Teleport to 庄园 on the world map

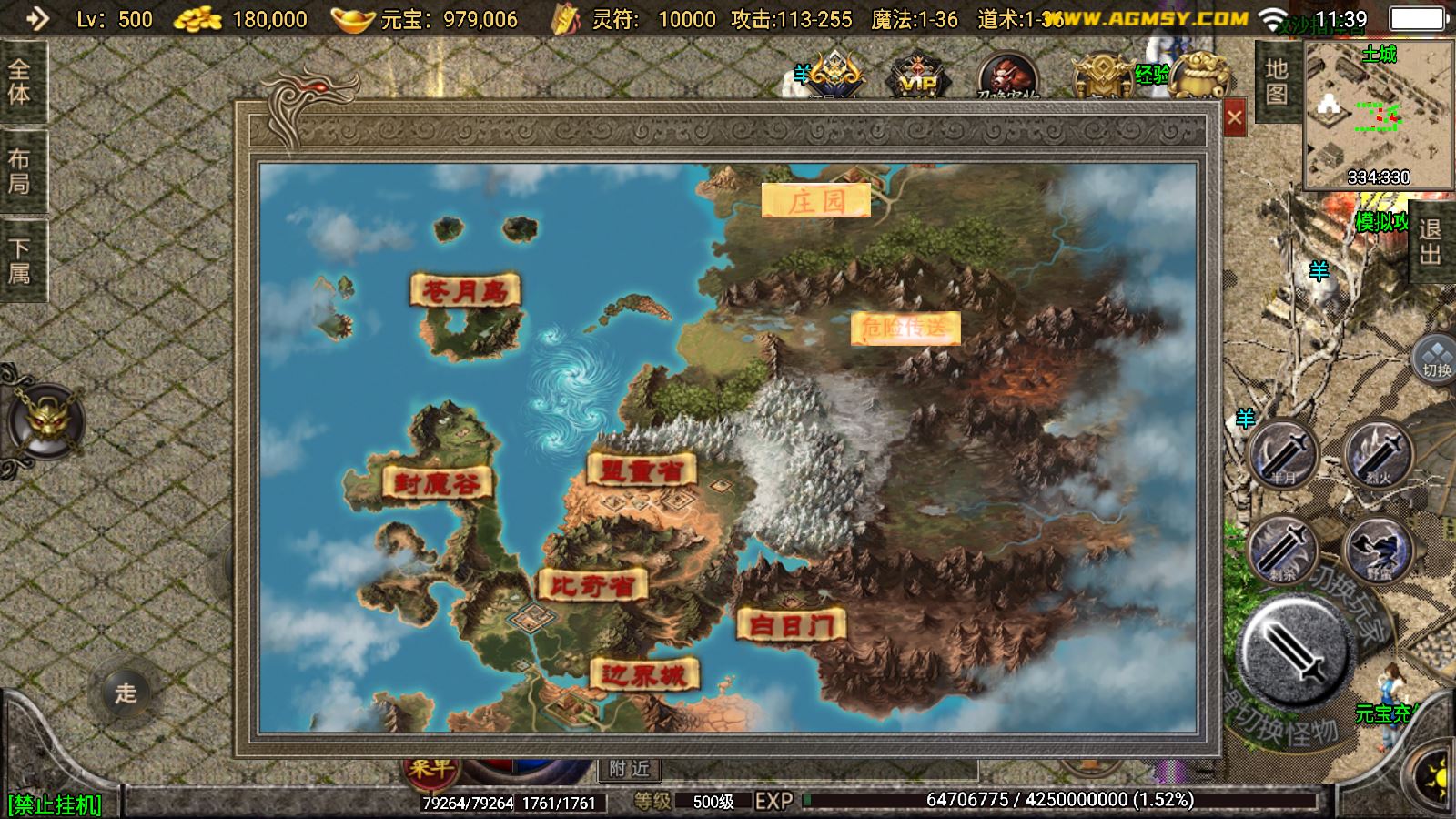tap(816, 201)
